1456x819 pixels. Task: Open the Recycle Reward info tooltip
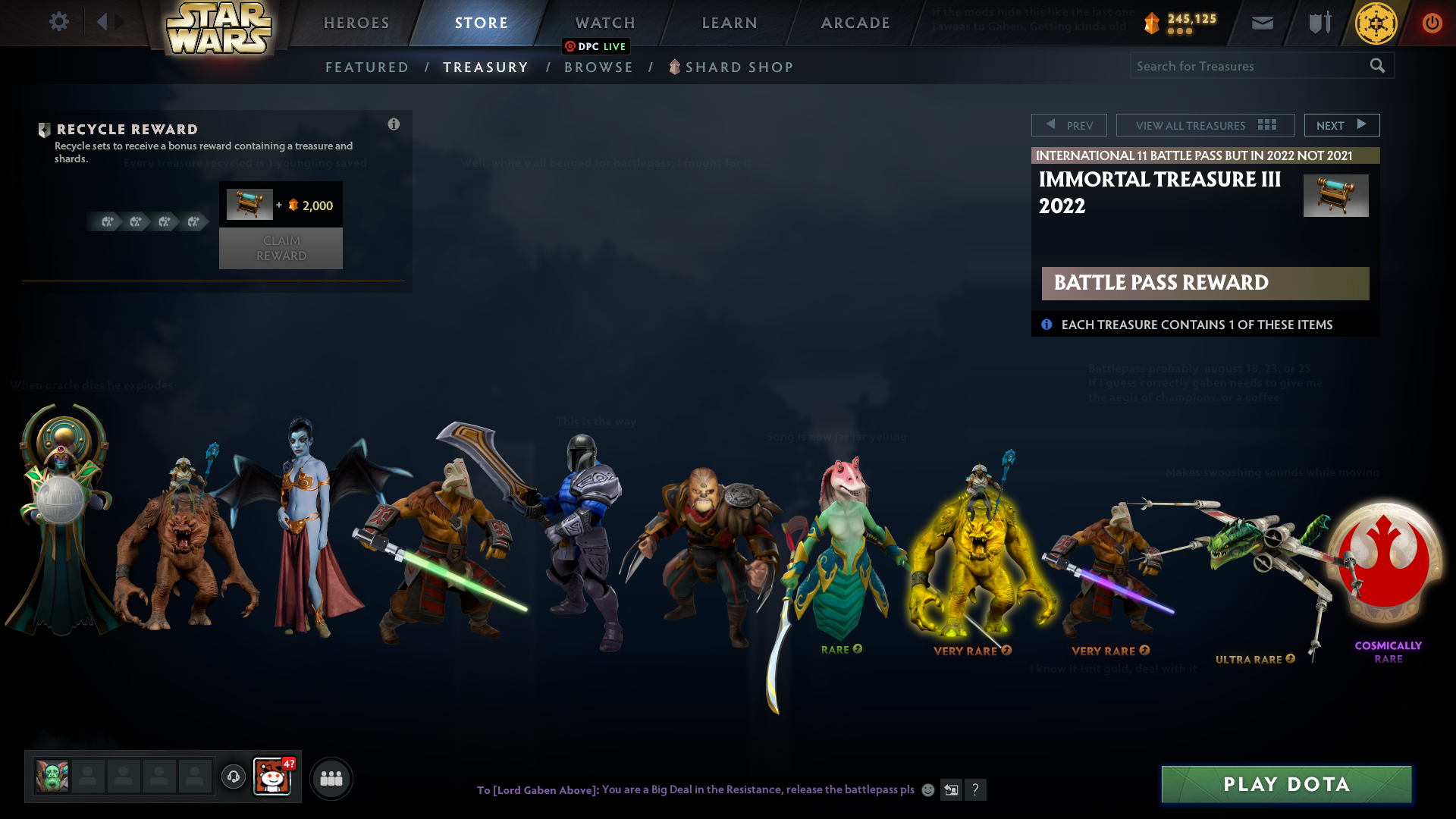(x=394, y=124)
